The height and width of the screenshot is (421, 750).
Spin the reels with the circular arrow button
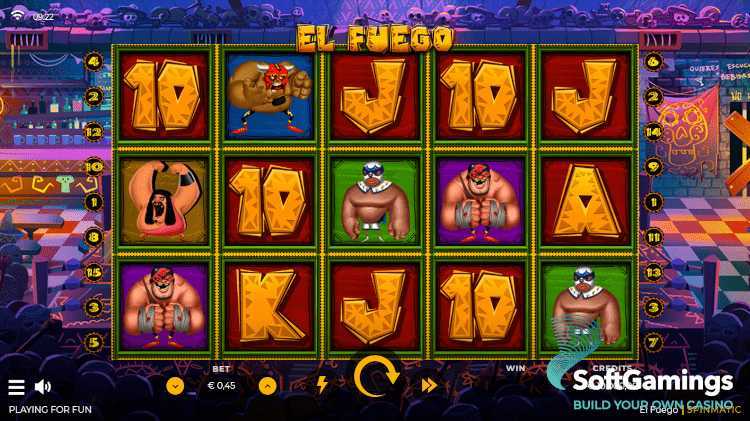377,383
